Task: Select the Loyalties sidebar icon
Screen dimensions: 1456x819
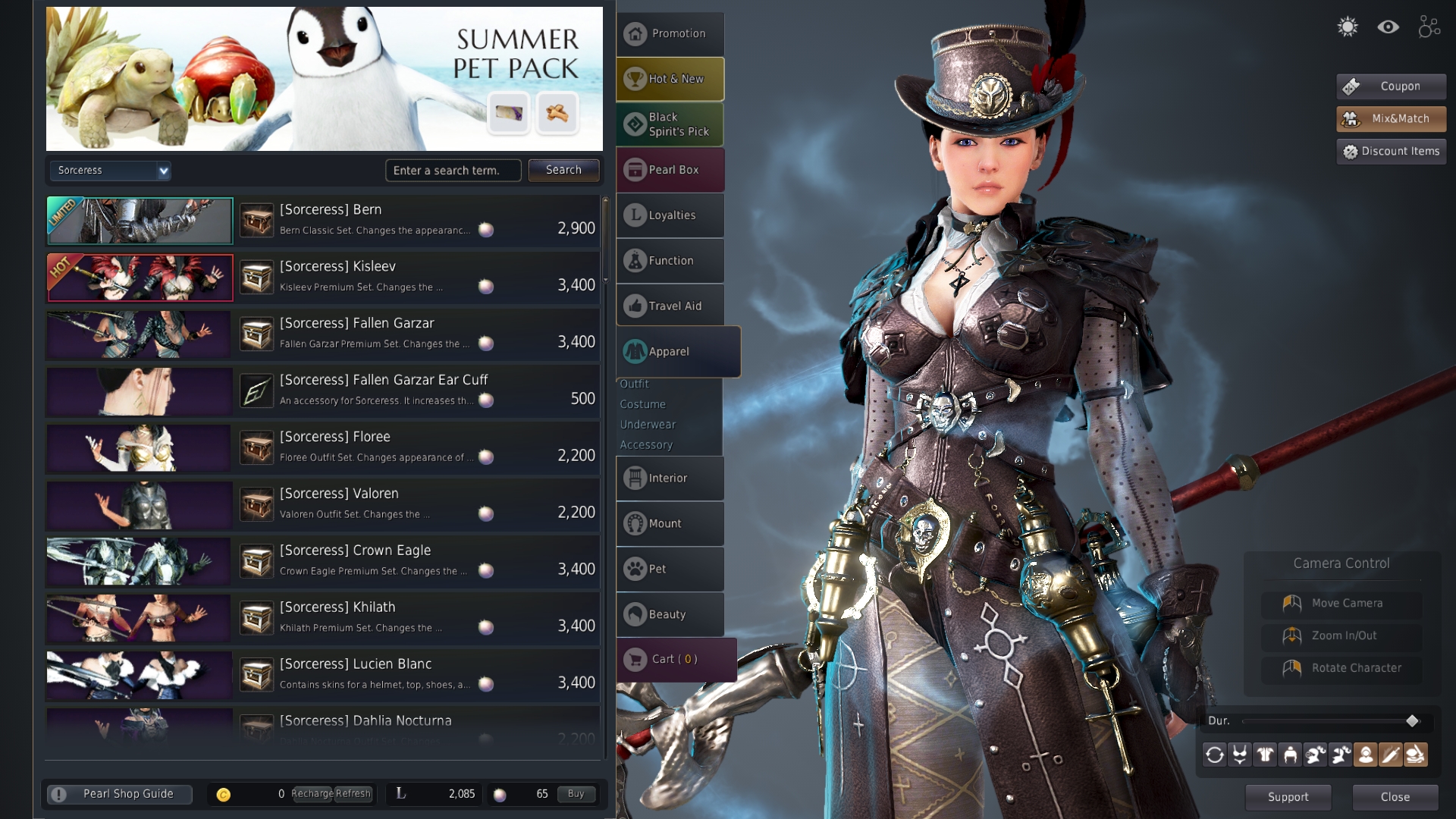Action: [670, 215]
